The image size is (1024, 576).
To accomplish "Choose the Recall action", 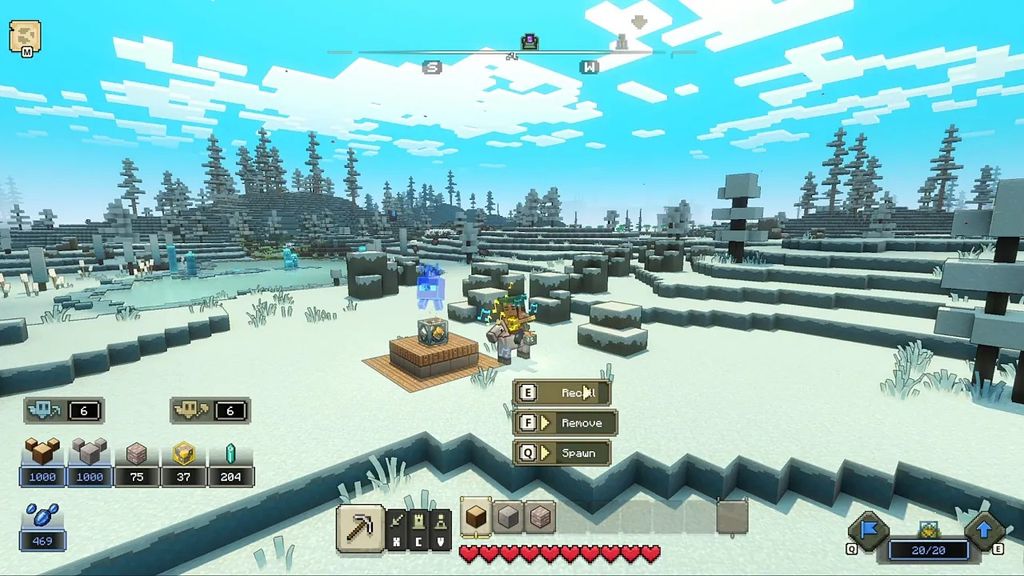I will coord(562,393).
